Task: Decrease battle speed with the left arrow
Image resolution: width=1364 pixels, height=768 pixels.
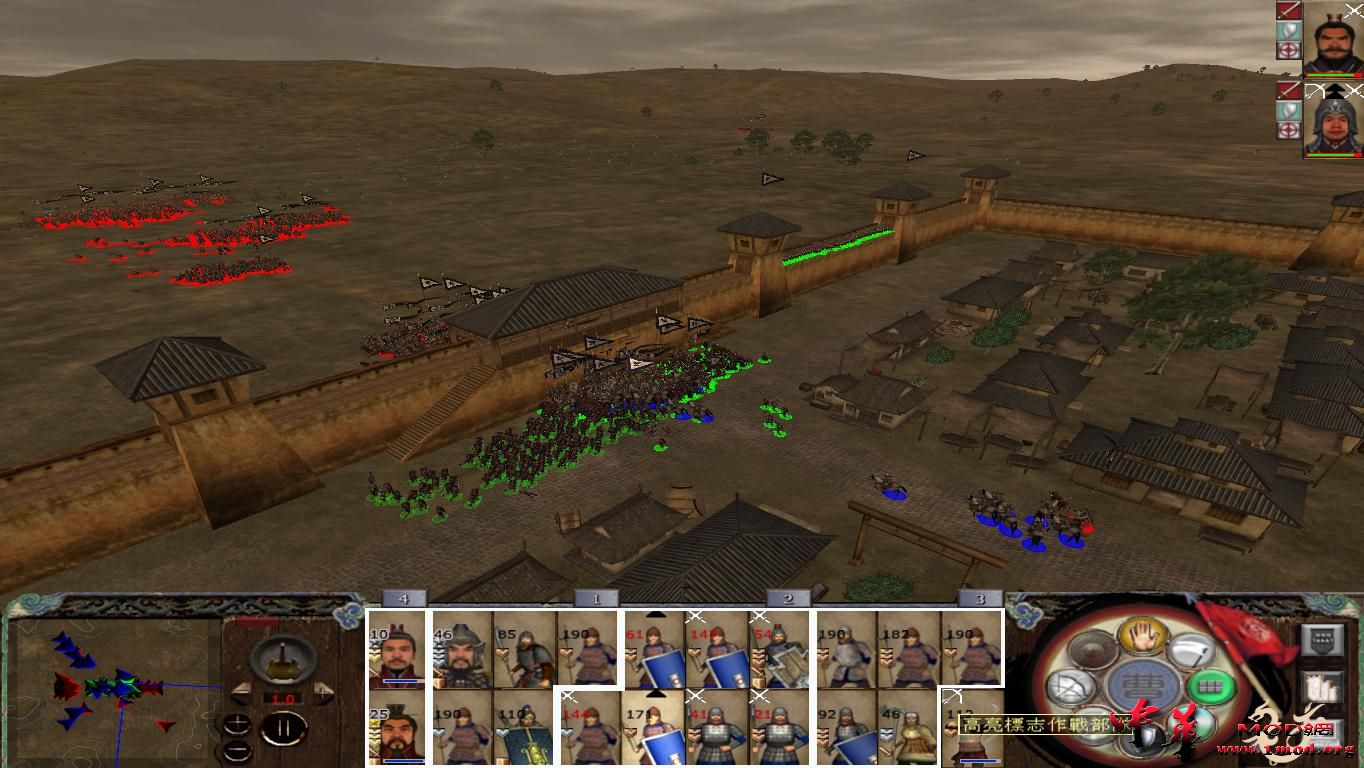Action: click(242, 694)
